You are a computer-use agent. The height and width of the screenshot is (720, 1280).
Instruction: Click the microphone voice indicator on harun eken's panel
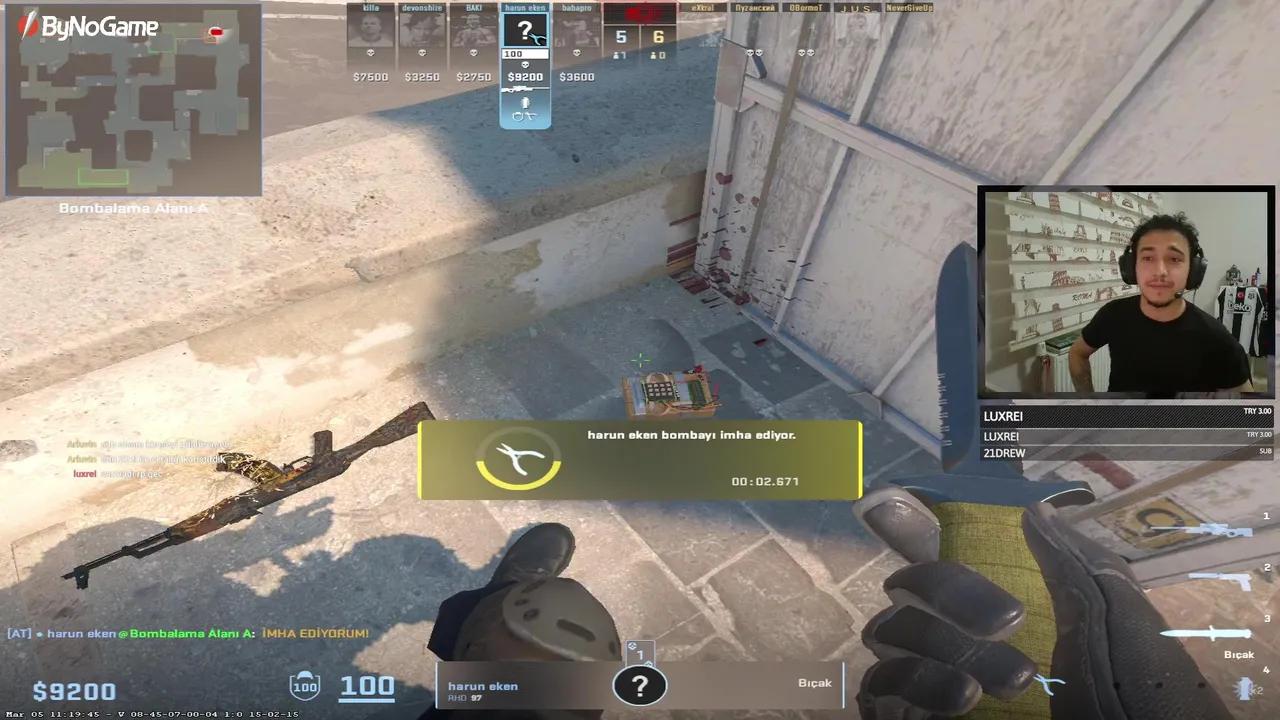tap(524, 102)
